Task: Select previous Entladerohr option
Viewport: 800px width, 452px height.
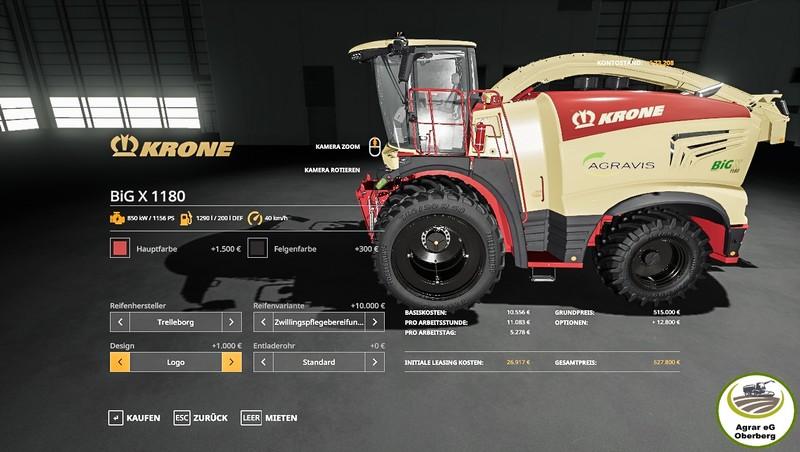Action: point(264,362)
